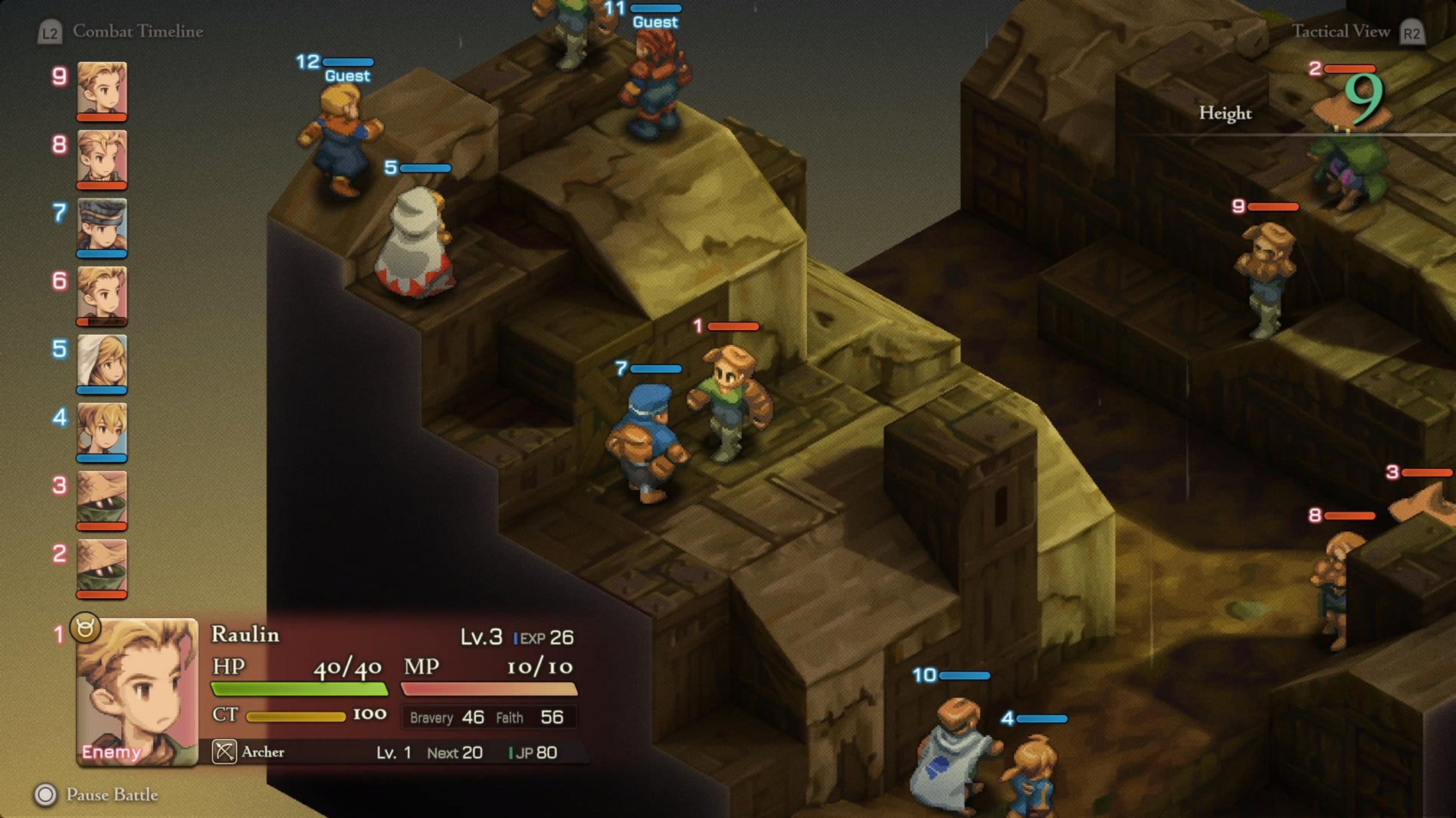1456x818 pixels.
Task: Select enemy portrait number 8 in turn order
Action: [x=102, y=159]
